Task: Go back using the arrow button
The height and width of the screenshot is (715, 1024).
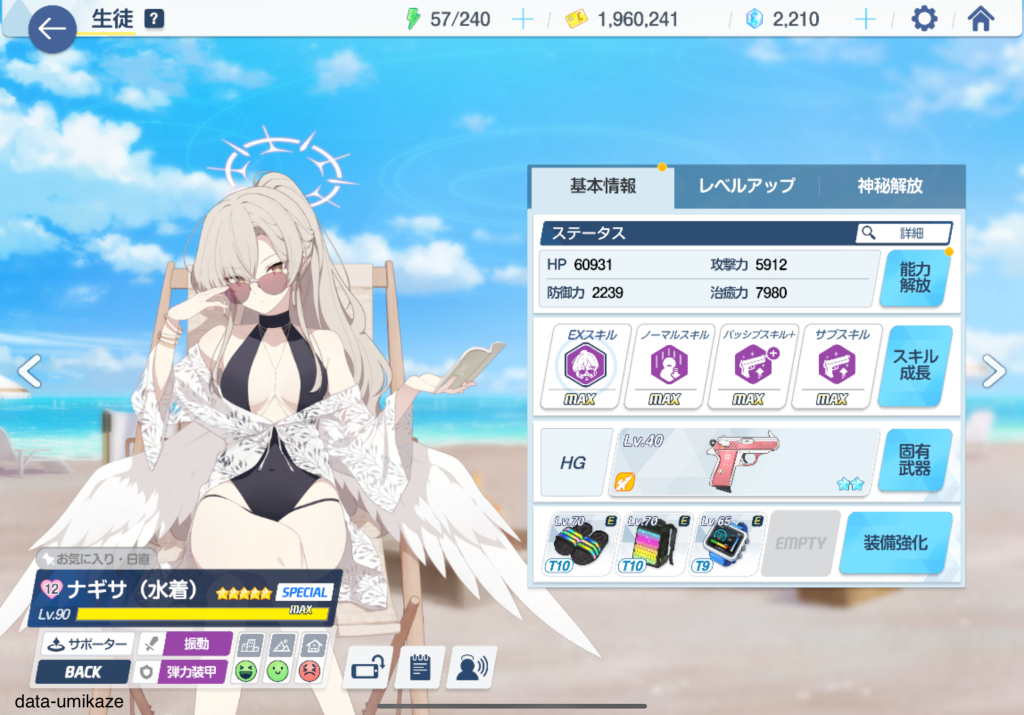Action: click(x=52, y=29)
